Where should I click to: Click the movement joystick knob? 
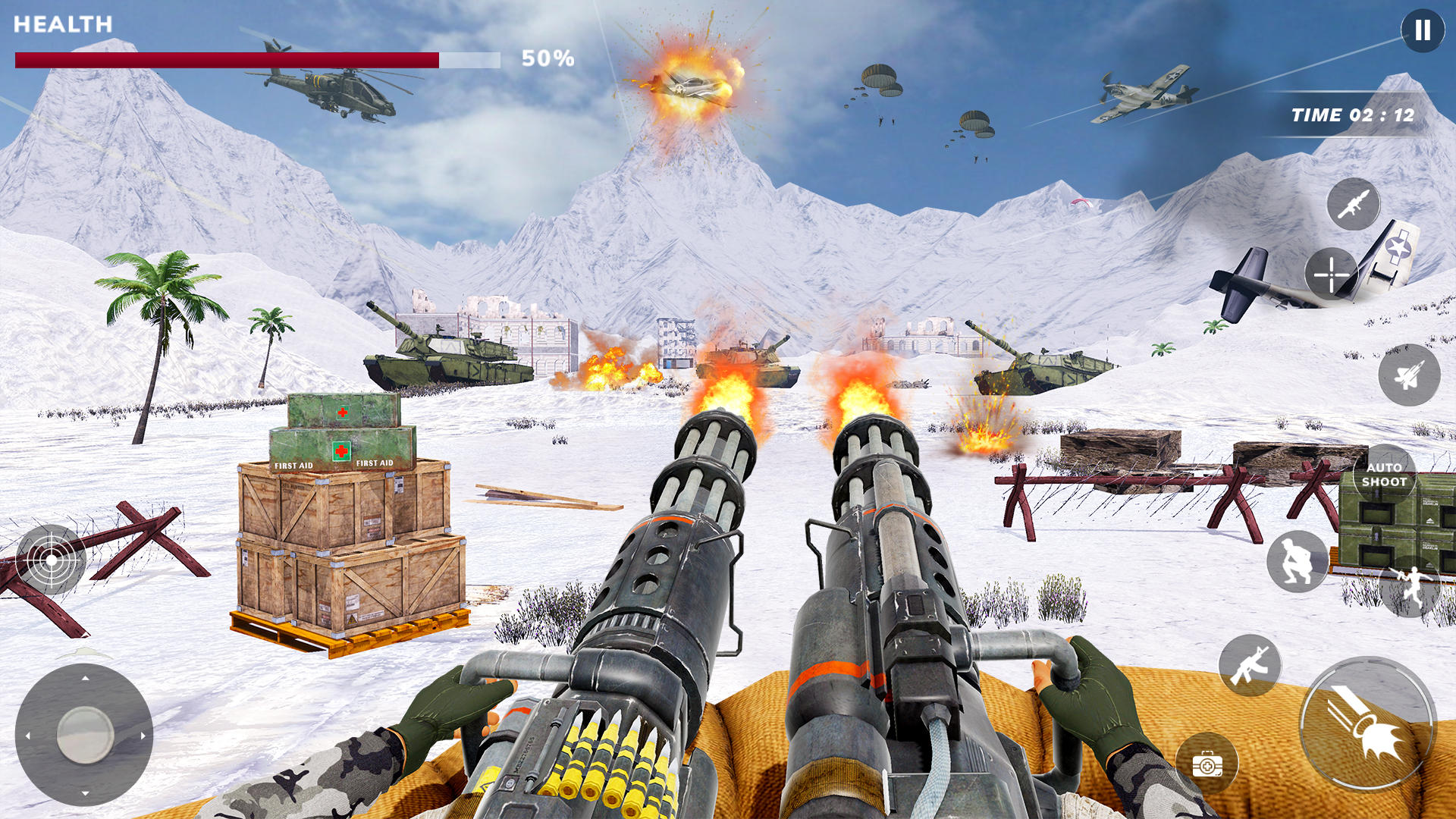pos(85,734)
